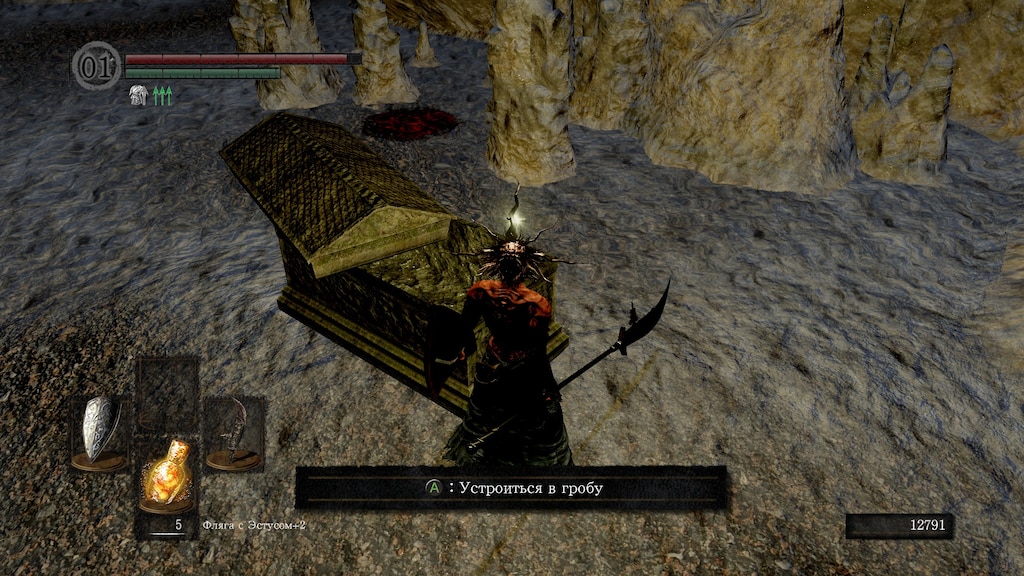Choose the right-hand weapon slot
This screenshot has width=1024, height=576.
[234, 432]
